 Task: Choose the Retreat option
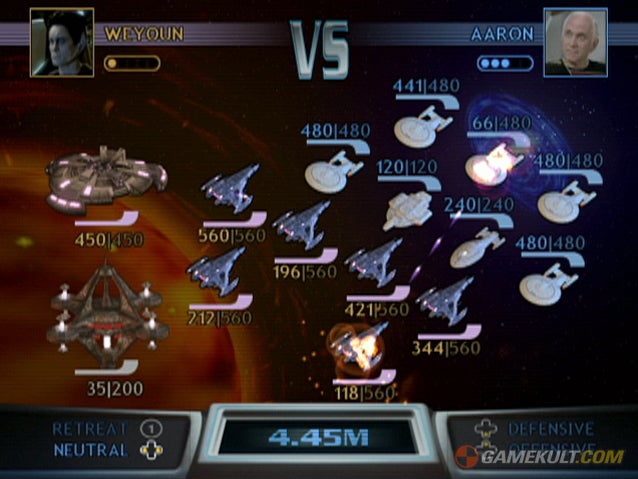[x=91, y=429]
